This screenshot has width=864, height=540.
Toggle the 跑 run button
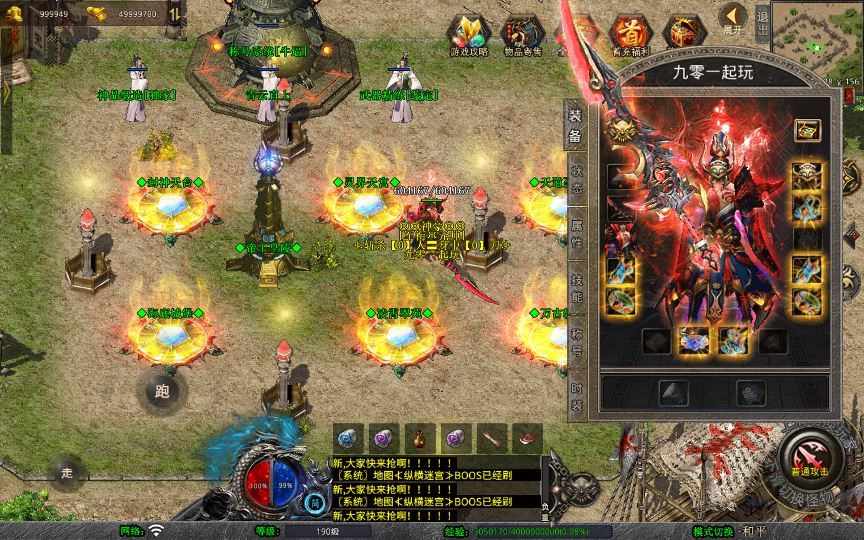[162, 391]
